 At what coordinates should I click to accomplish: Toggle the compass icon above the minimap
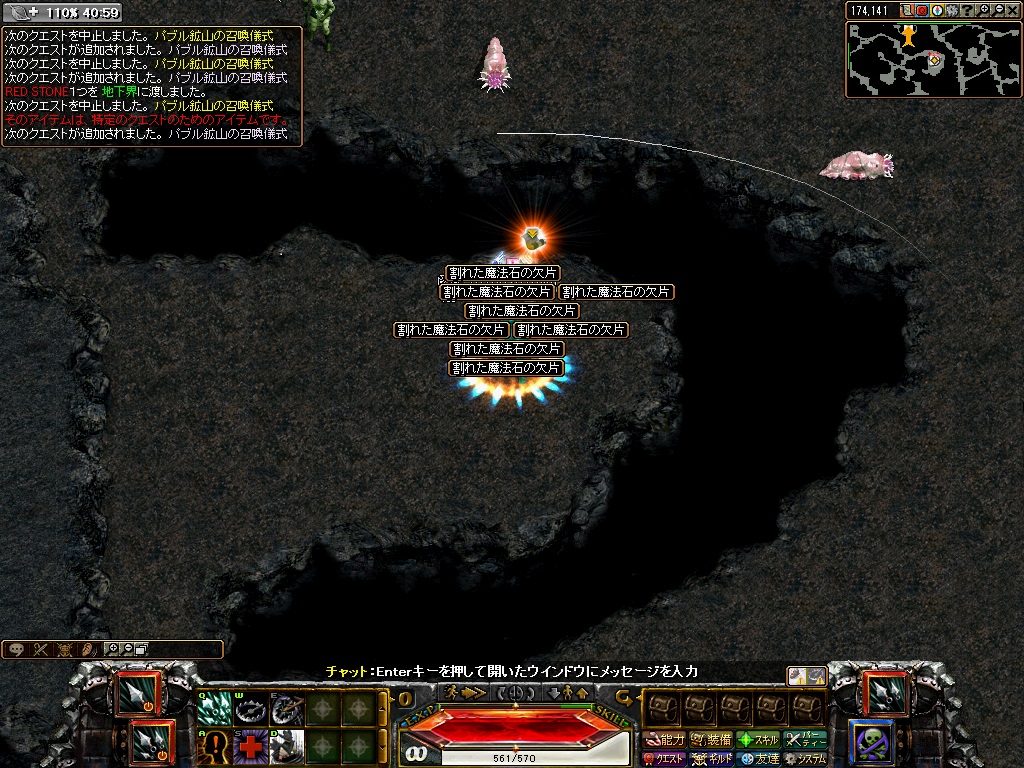click(938, 10)
